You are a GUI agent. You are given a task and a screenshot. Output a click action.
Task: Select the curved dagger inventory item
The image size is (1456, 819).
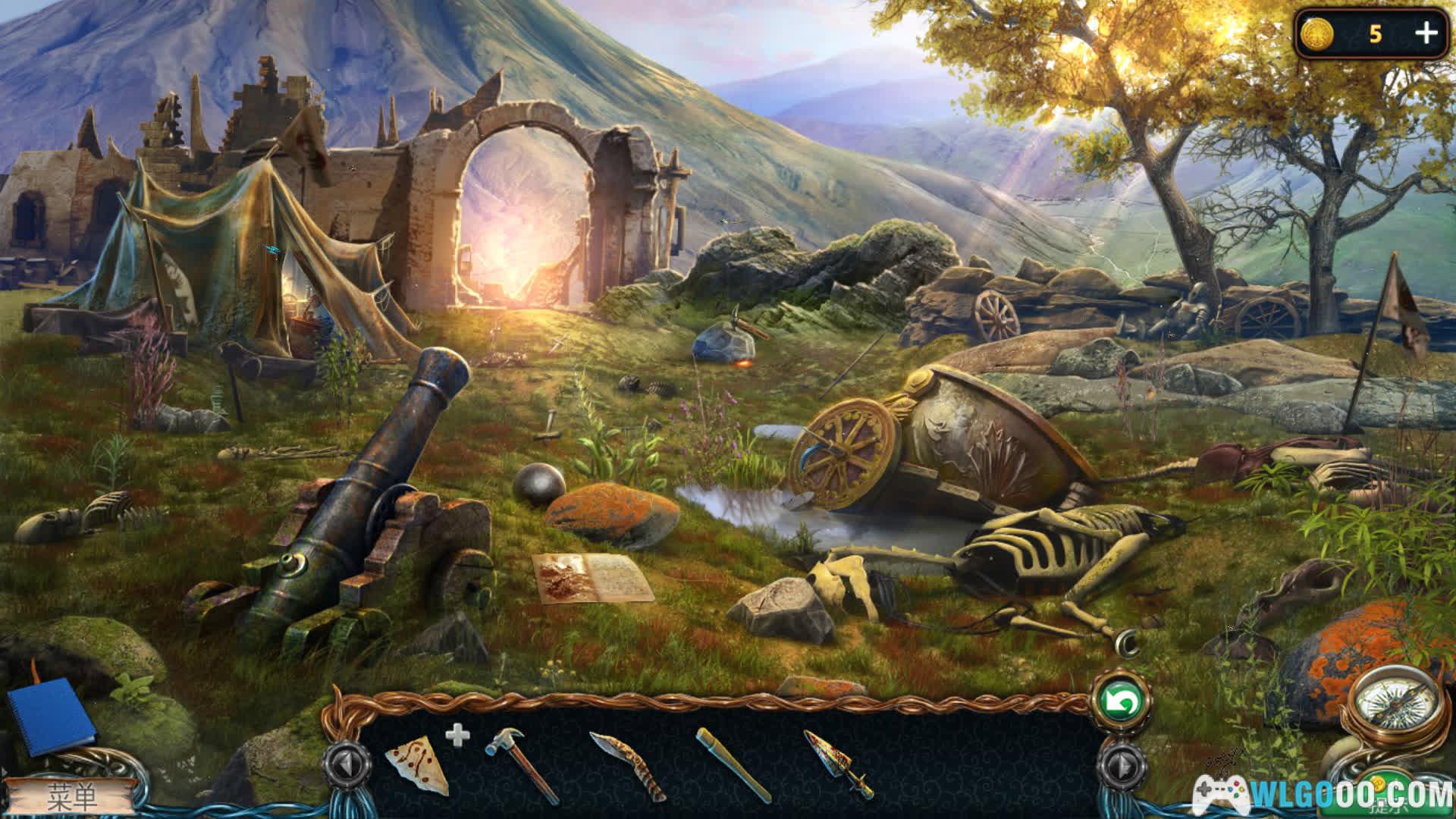pyautogui.click(x=626, y=764)
